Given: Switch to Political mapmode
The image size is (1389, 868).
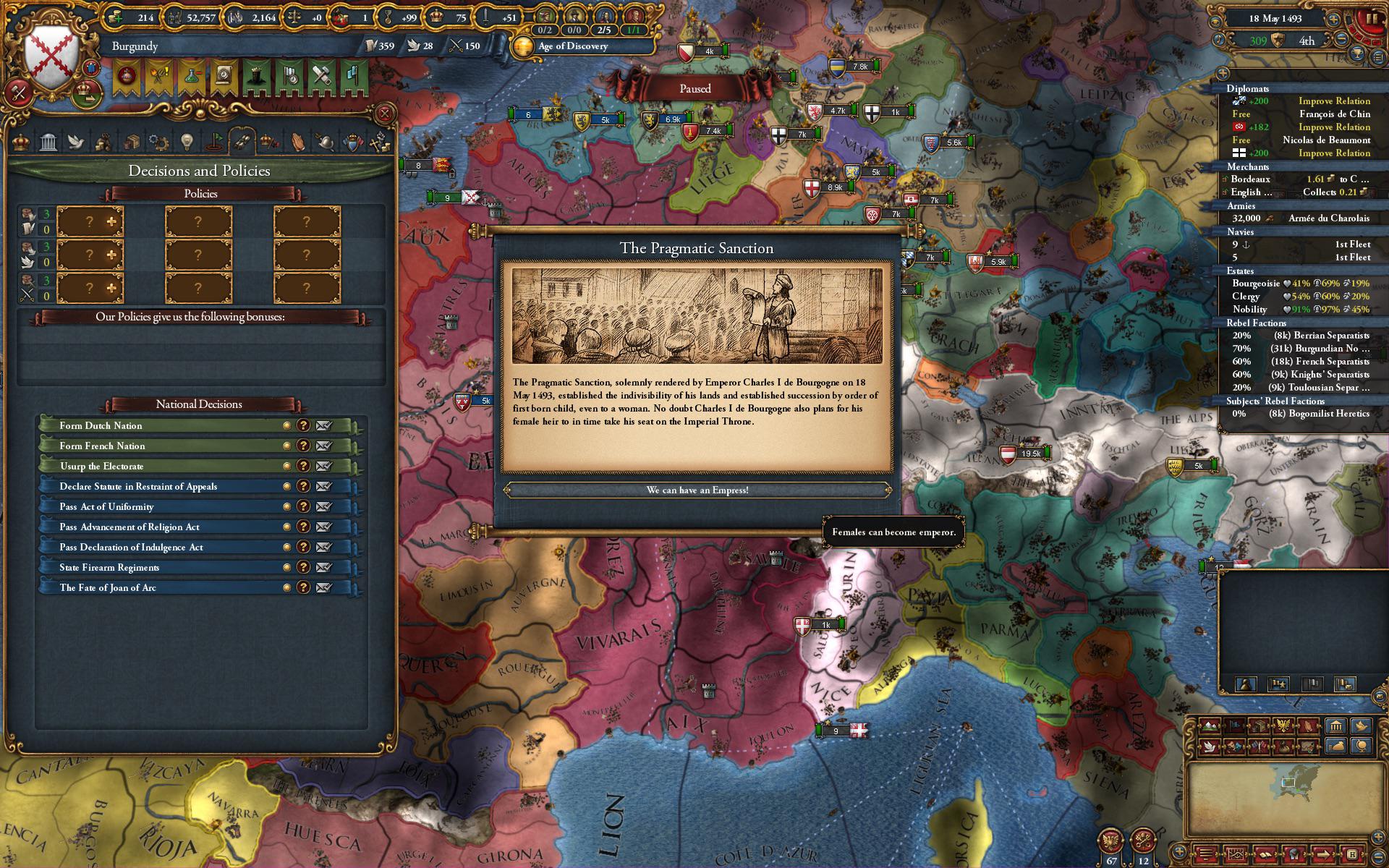Looking at the screenshot, I should coord(1235,726).
